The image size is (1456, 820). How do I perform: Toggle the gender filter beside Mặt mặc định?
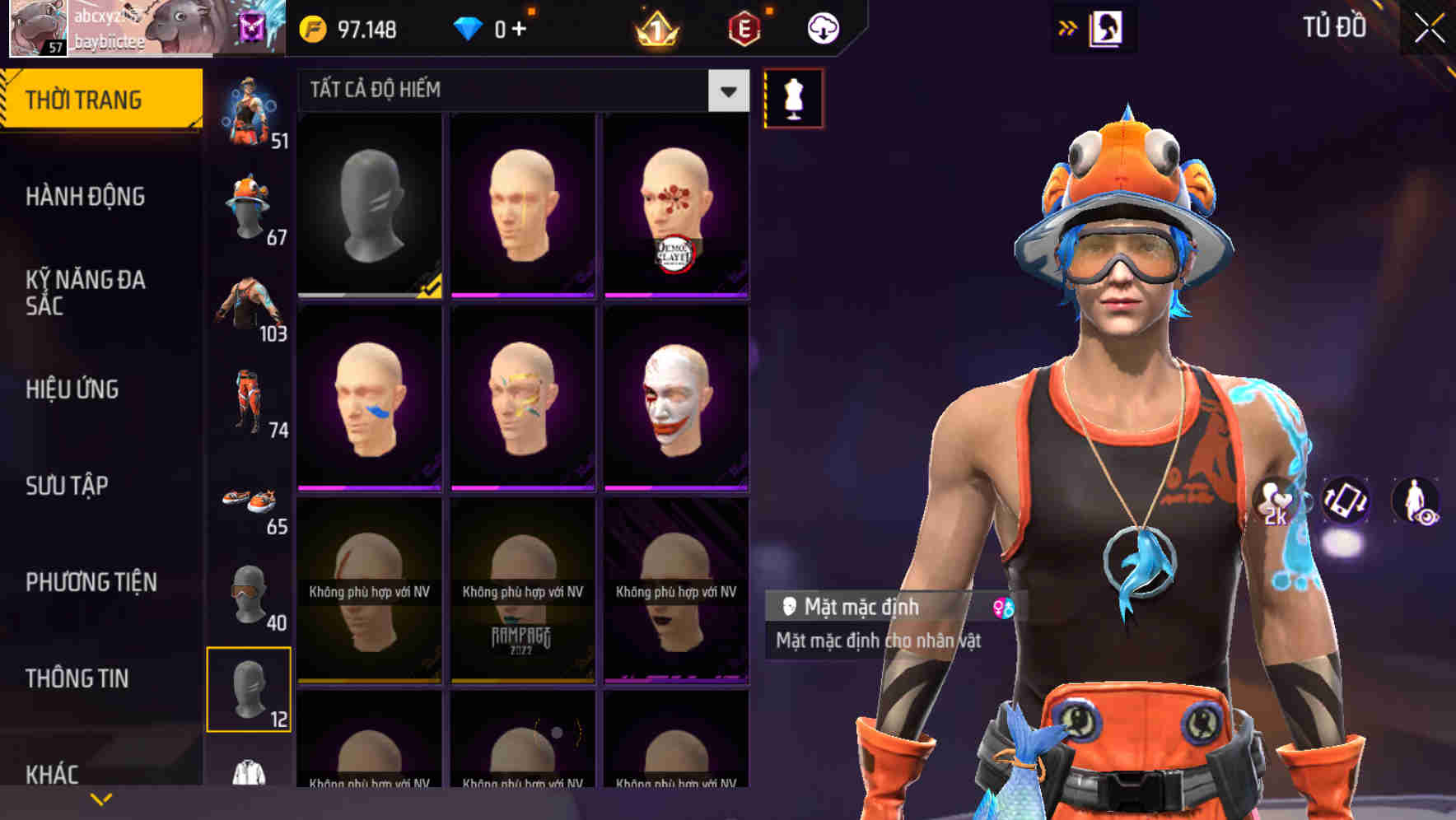(1001, 608)
